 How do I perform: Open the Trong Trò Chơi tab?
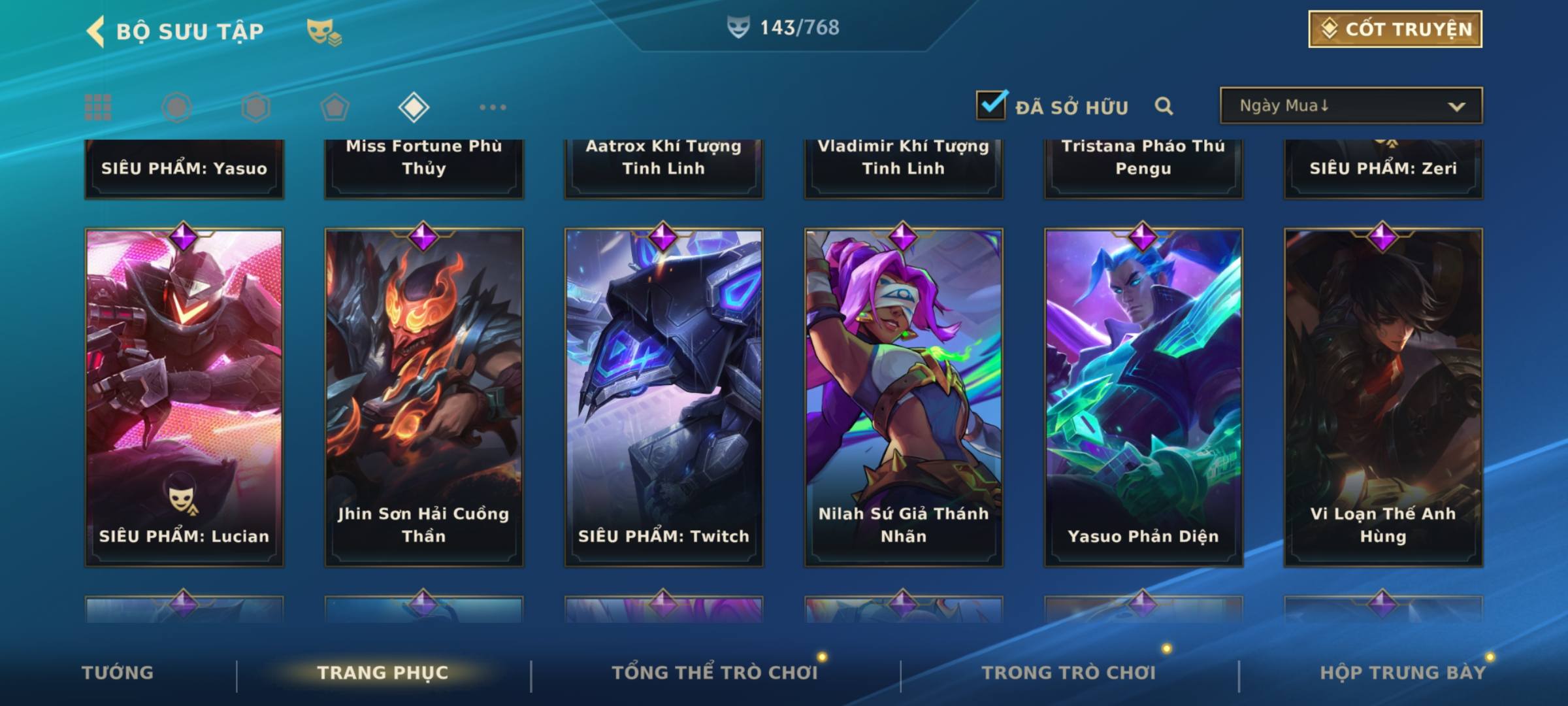(1069, 673)
